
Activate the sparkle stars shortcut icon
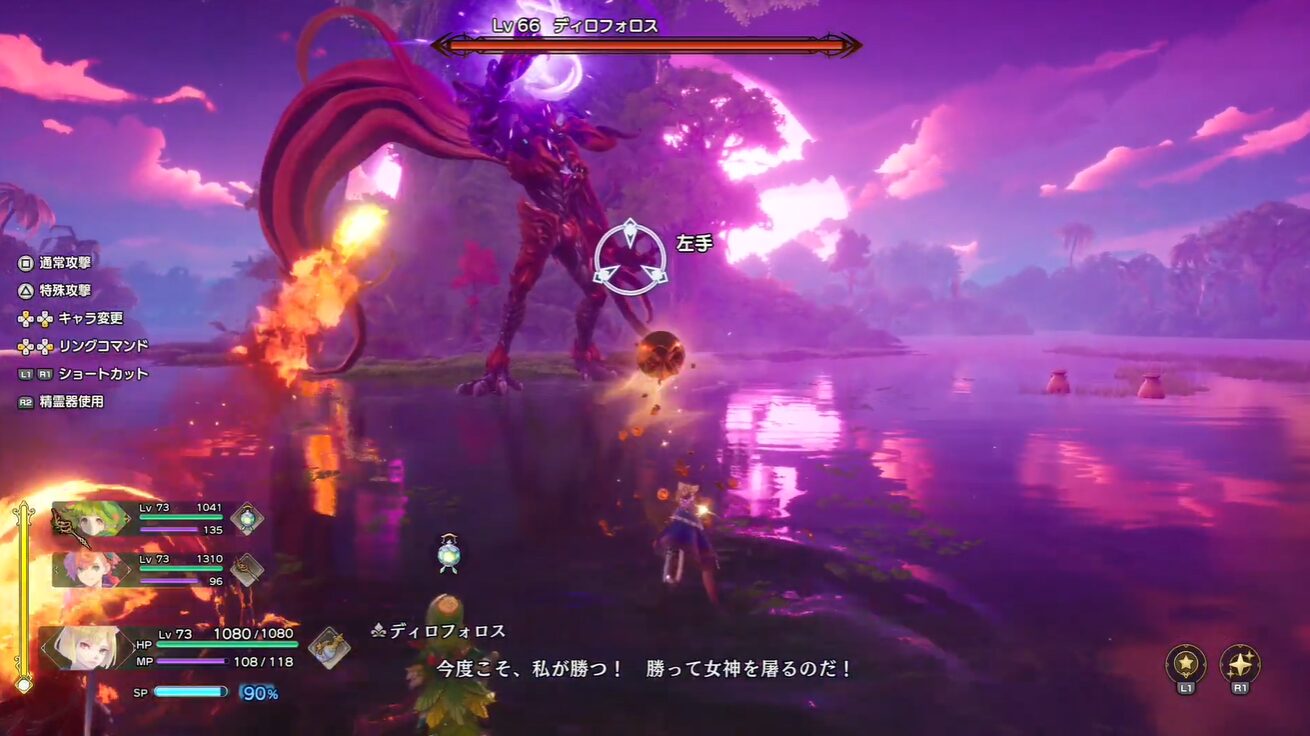coord(1240,664)
